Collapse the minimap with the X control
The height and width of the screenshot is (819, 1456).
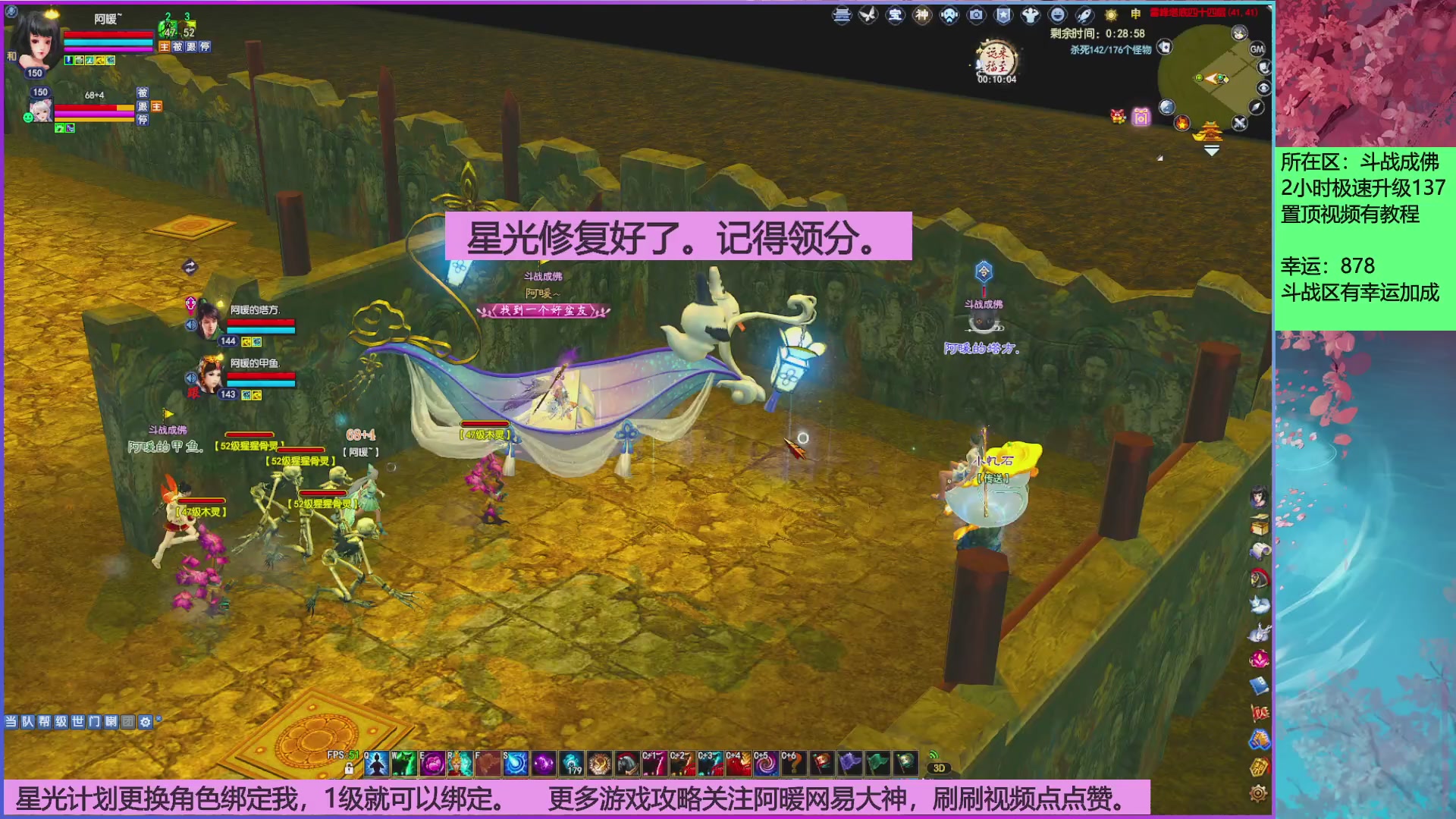point(1238,123)
